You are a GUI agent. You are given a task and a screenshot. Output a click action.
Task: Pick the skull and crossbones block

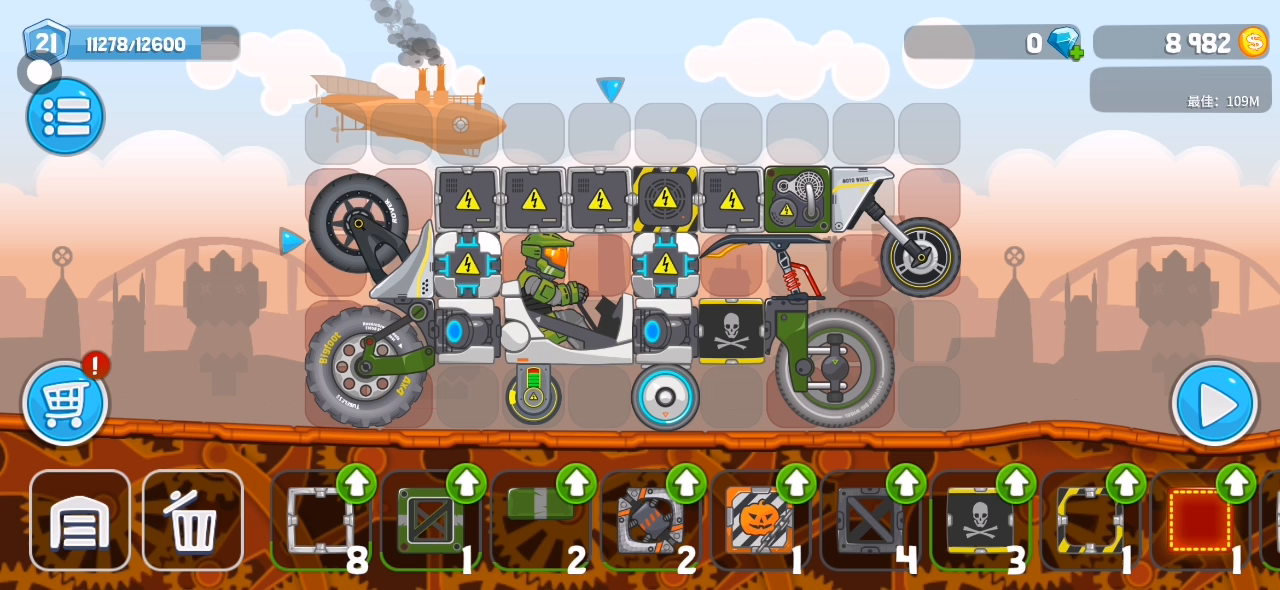(x=979, y=520)
